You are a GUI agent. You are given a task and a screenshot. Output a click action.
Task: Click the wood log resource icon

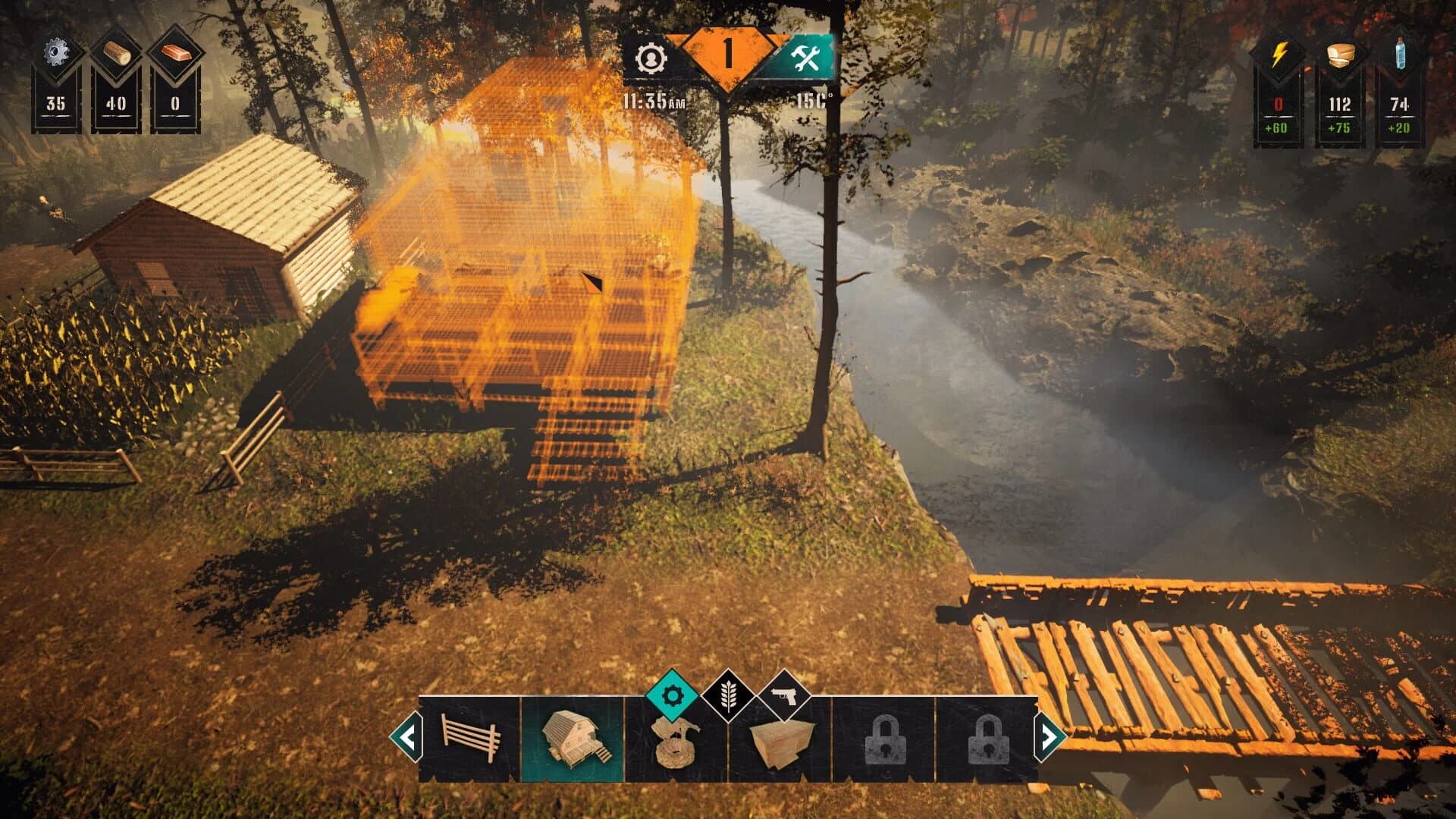(115, 49)
